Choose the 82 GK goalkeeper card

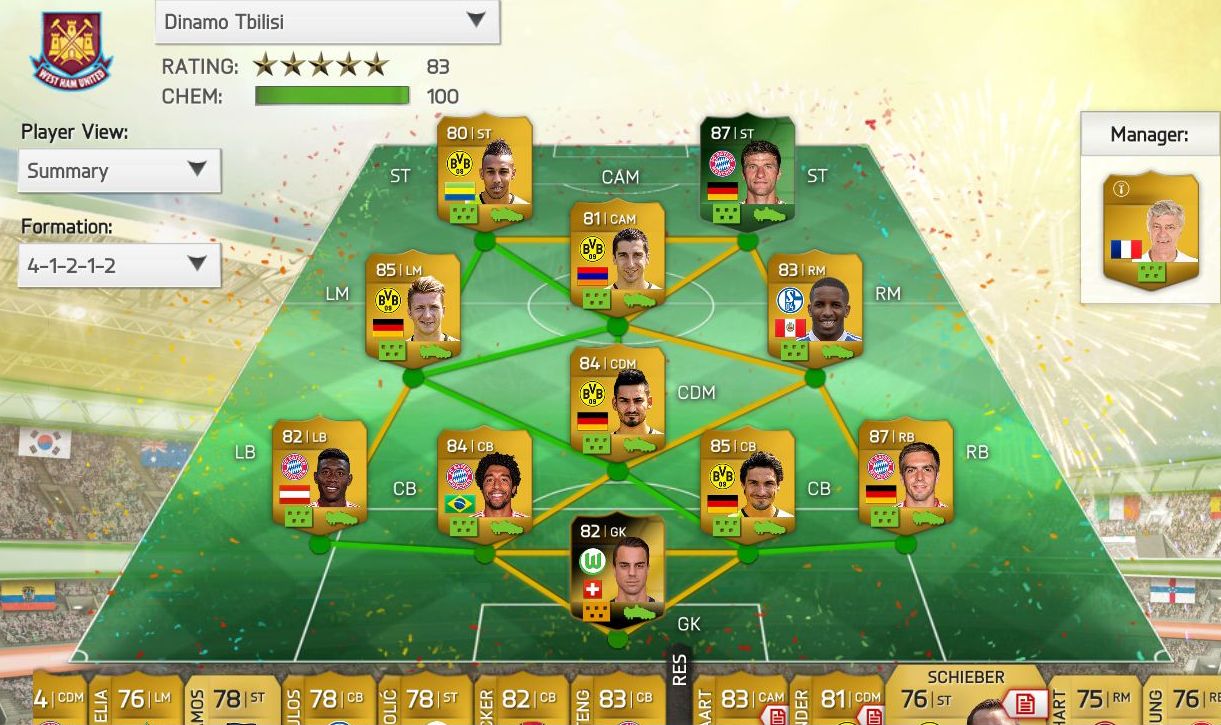click(617, 568)
